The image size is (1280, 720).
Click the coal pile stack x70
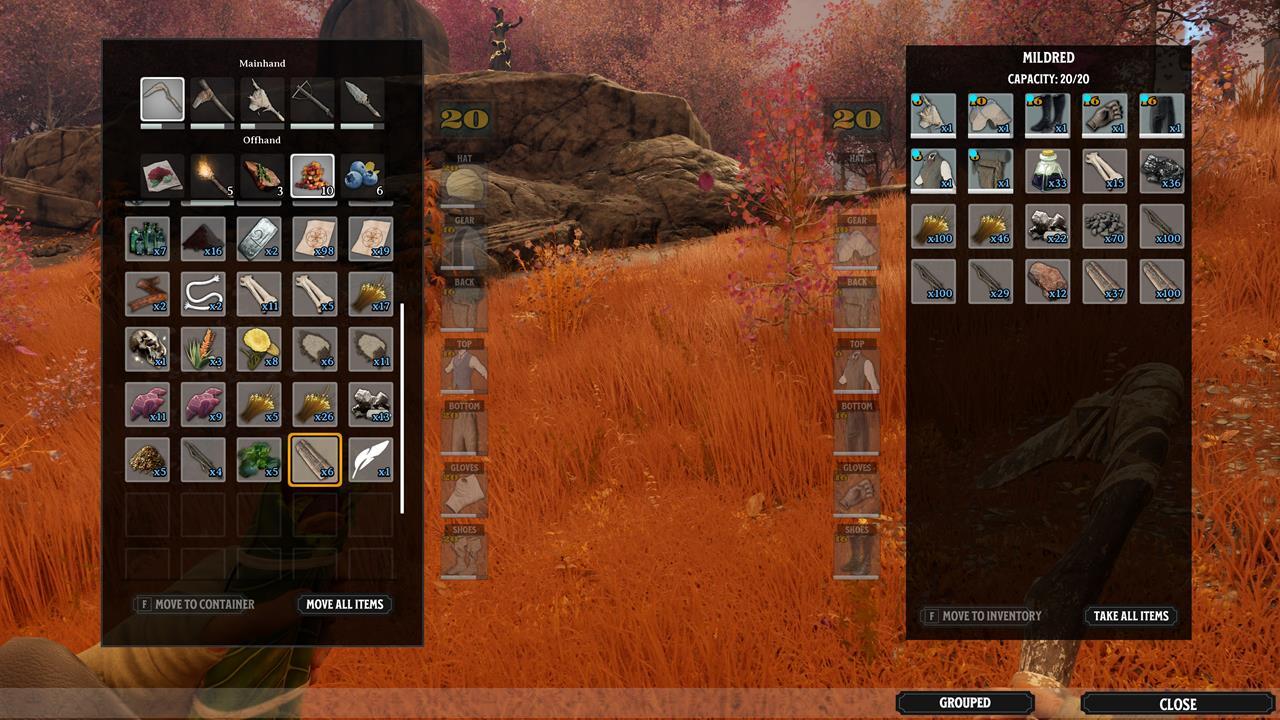coord(1104,226)
